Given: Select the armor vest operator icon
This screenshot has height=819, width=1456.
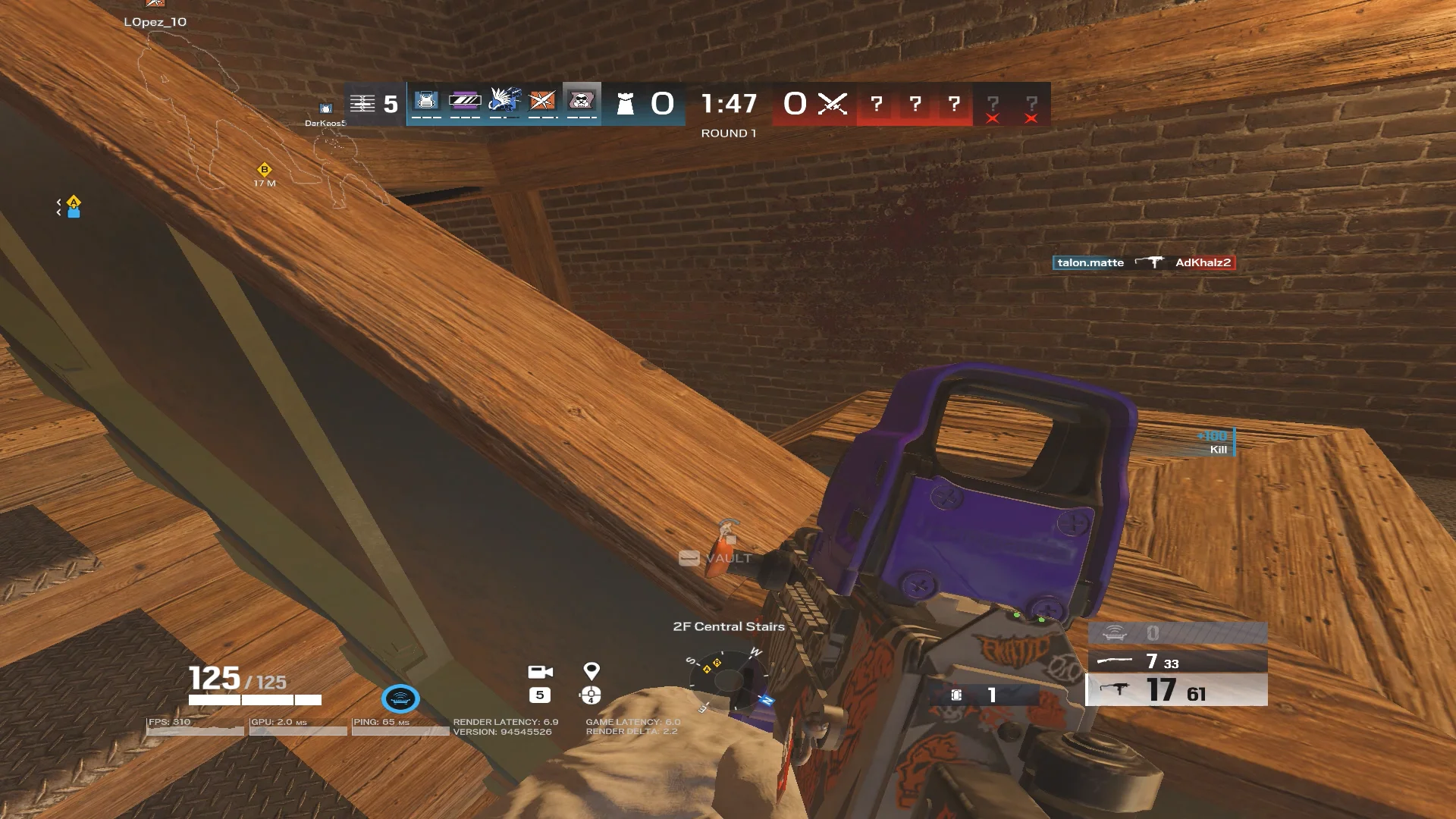Looking at the screenshot, I should click(426, 101).
